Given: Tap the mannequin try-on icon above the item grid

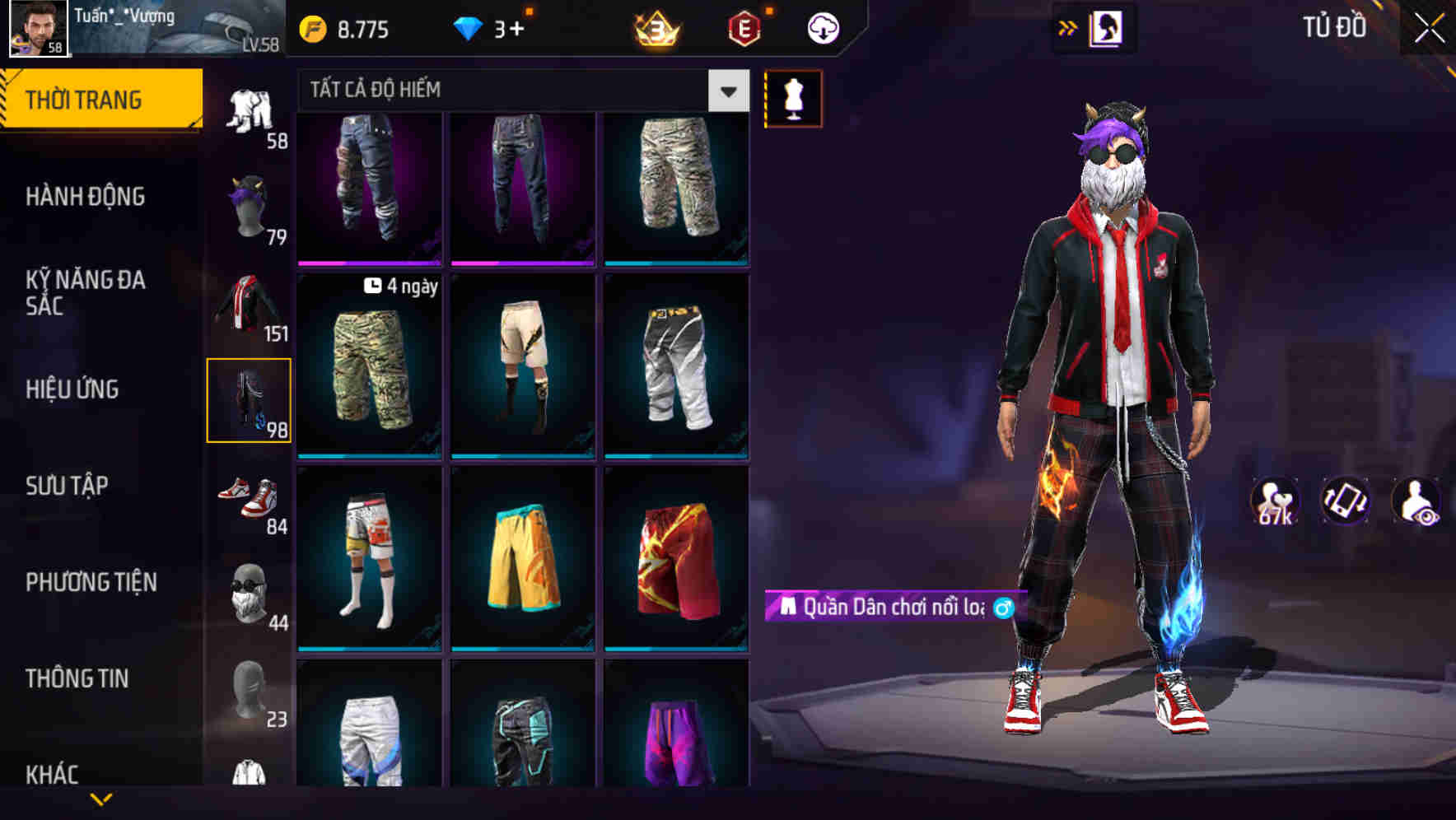Looking at the screenshot, I should (792, 97).
